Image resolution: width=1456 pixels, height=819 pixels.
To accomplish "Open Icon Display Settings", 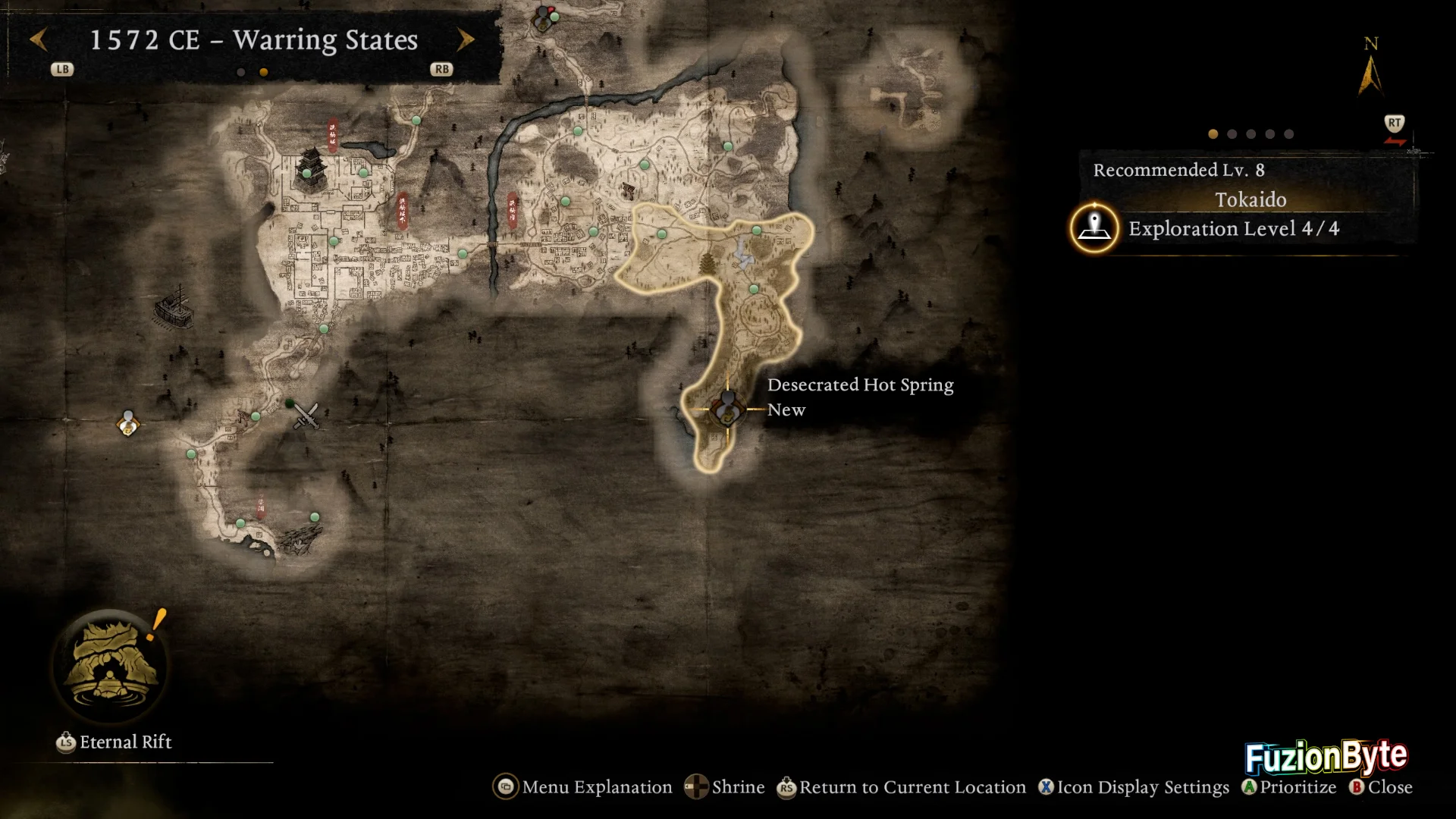I will [1134, 787].
